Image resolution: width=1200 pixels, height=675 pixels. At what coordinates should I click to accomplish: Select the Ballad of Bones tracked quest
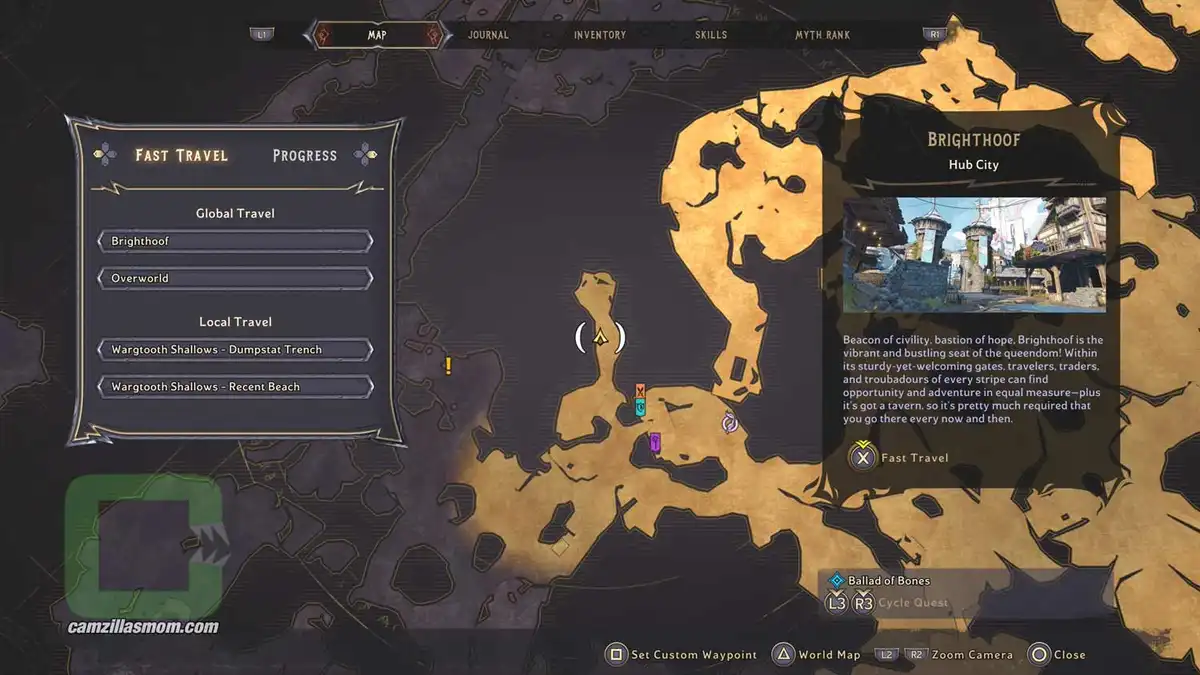tap(888, 580)
